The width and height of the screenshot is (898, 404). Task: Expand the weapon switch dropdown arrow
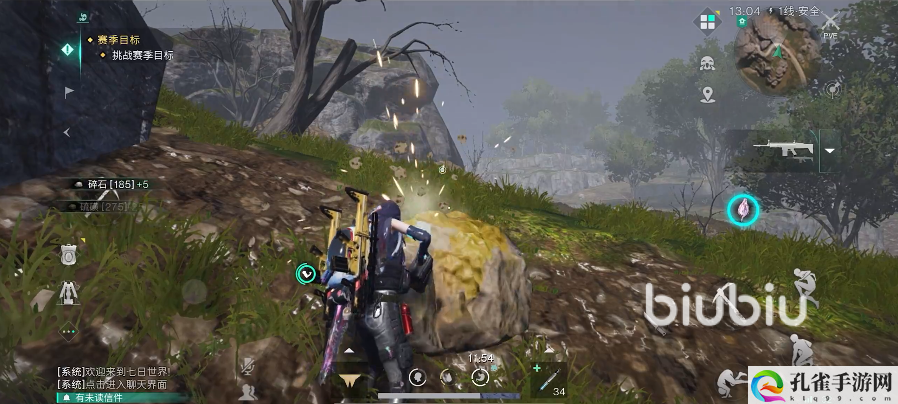(x=829, y=151)
